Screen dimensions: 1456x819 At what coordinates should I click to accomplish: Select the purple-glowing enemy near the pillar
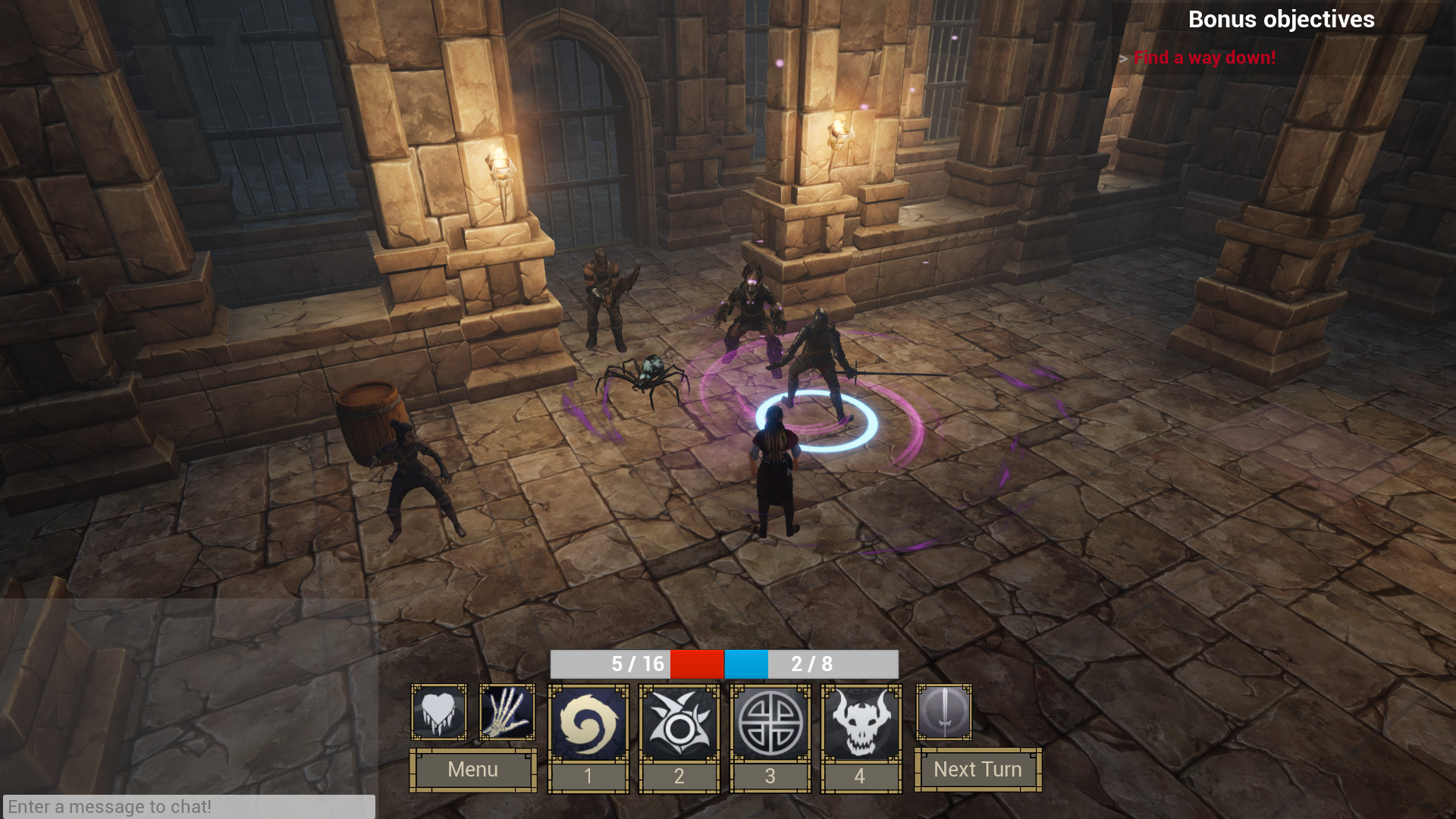click(x=751, y=303)
